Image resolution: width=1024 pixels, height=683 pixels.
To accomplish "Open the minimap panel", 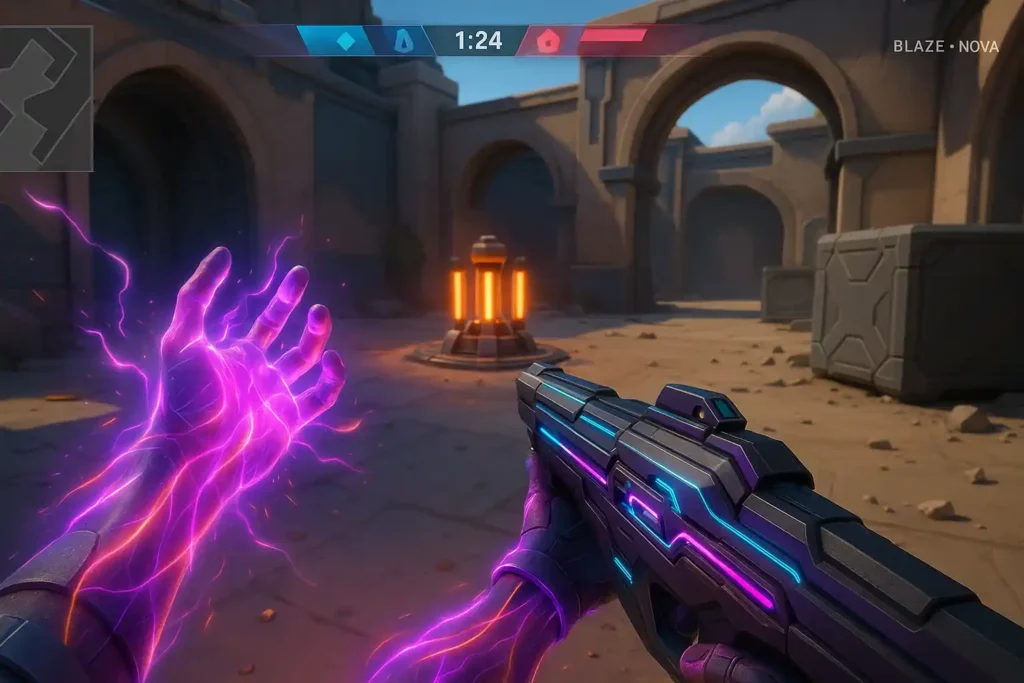I will tap(46, 98).
